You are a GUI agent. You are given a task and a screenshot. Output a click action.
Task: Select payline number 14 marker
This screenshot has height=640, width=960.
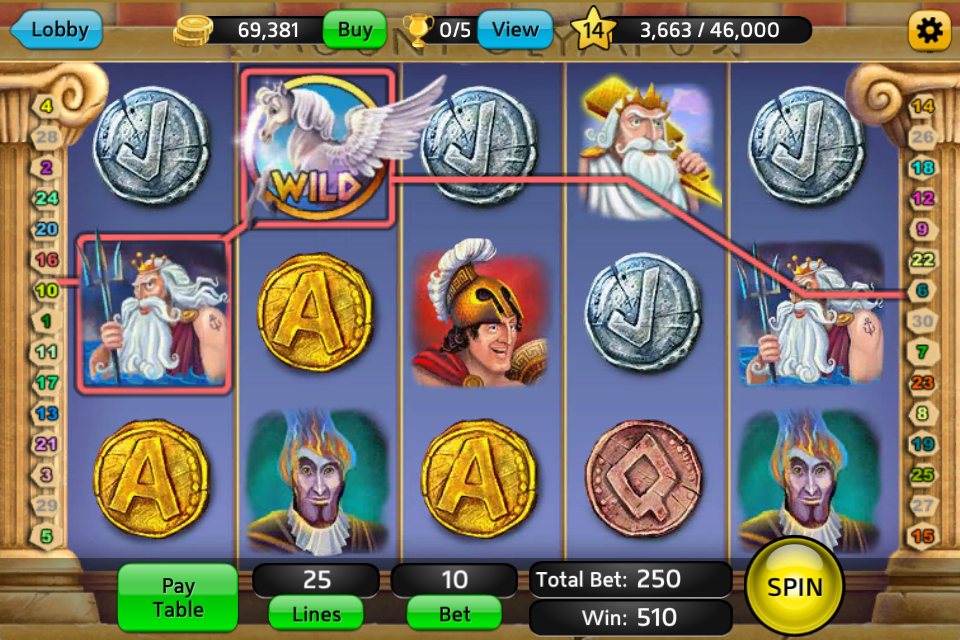pyautogui.click(x=922, y=106)
